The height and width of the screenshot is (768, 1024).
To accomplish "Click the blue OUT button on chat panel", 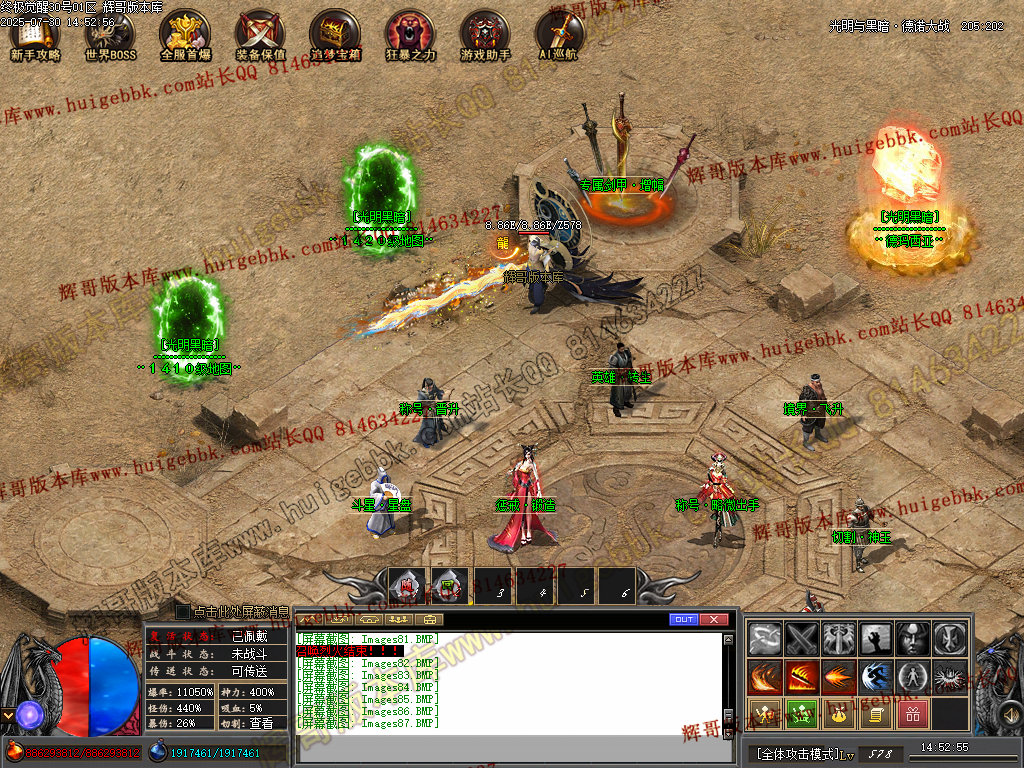I will point(684,620).
